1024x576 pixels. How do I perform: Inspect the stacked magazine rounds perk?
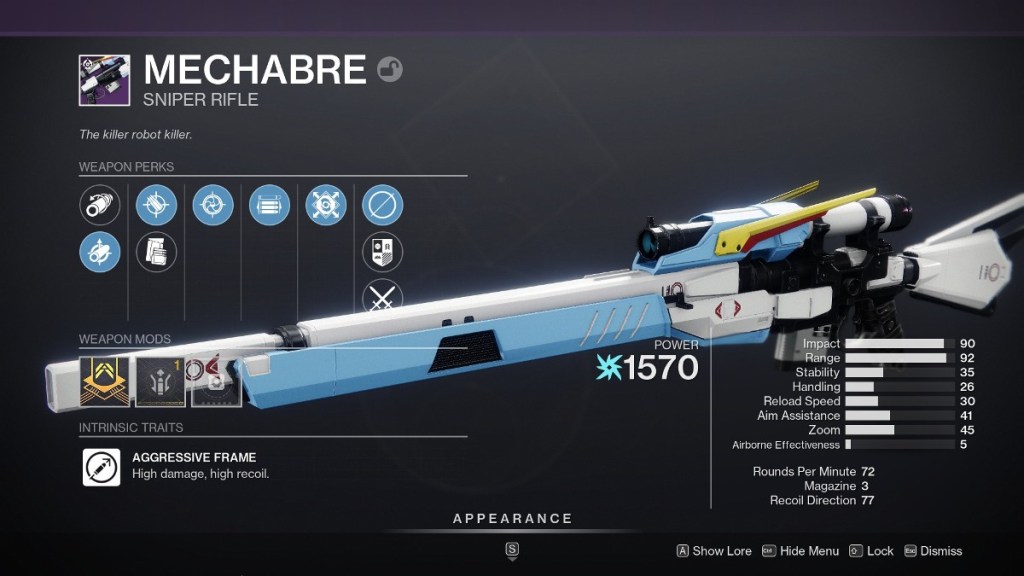[x=269, y=206]
